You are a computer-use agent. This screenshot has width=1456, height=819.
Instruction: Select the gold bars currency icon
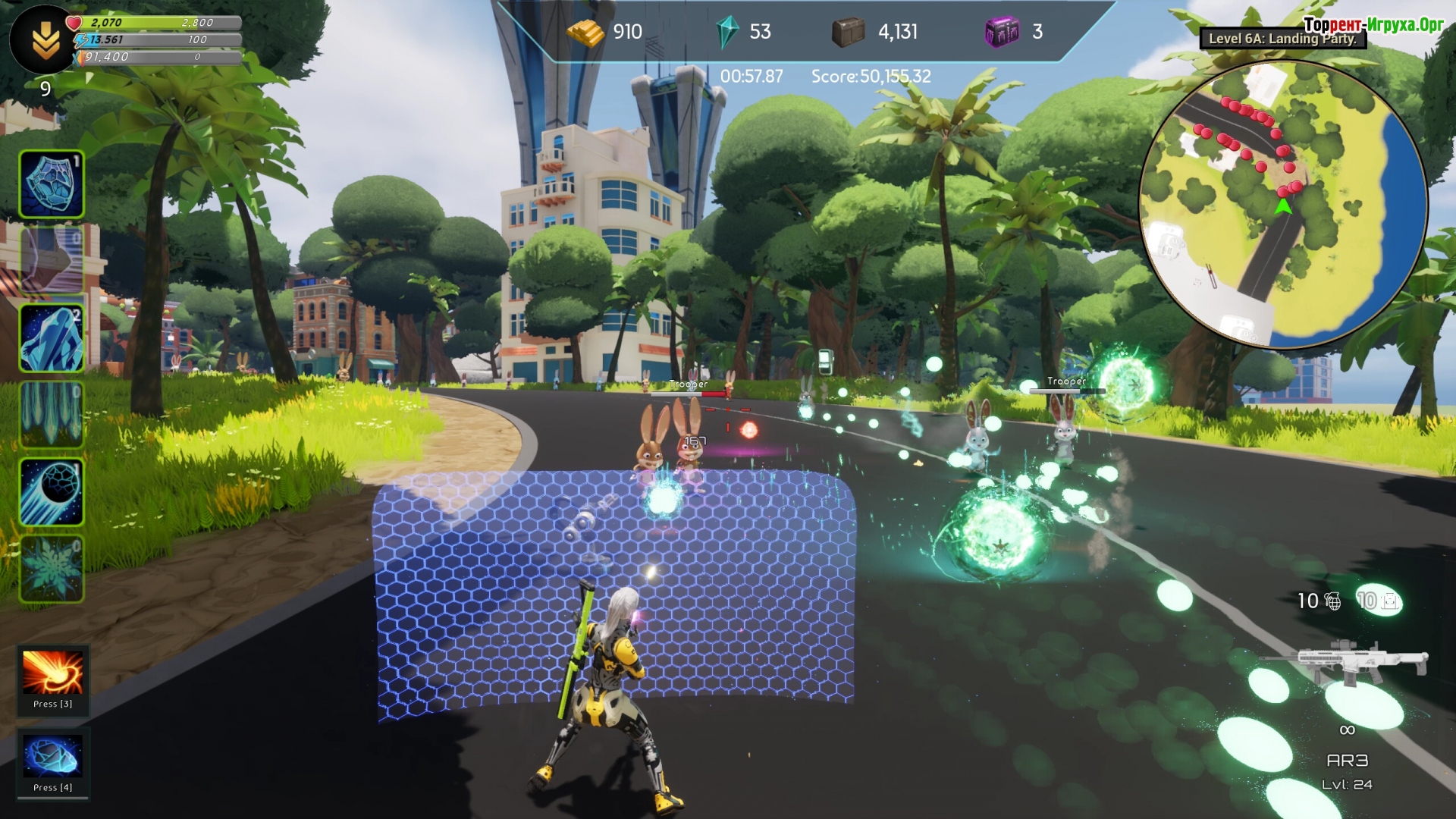pyautogui.click(x=585, y=32)
